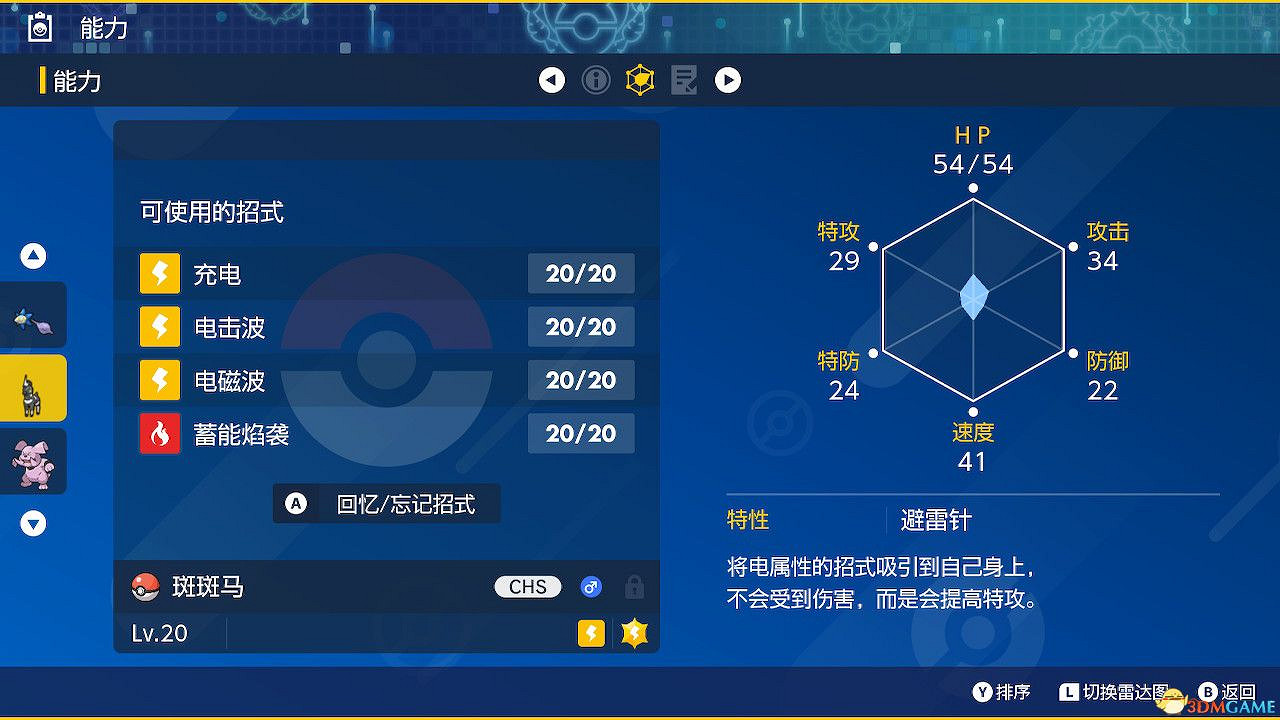Click the camera icon beside 能力 header
The width and height of the screenshot is (1280, 720).
[38, 27]
